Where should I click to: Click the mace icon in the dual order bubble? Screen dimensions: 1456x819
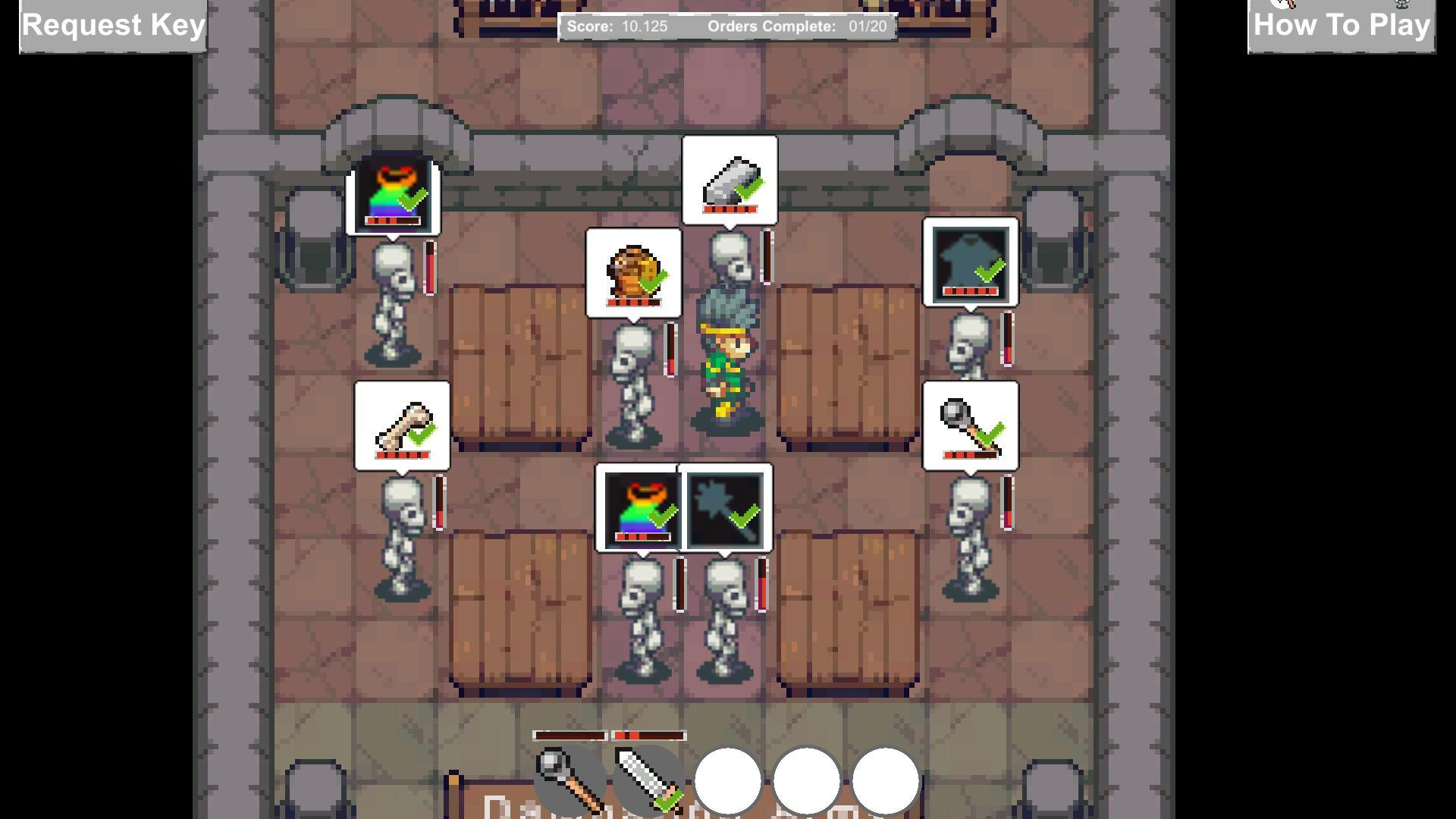(x=726, y=508)
